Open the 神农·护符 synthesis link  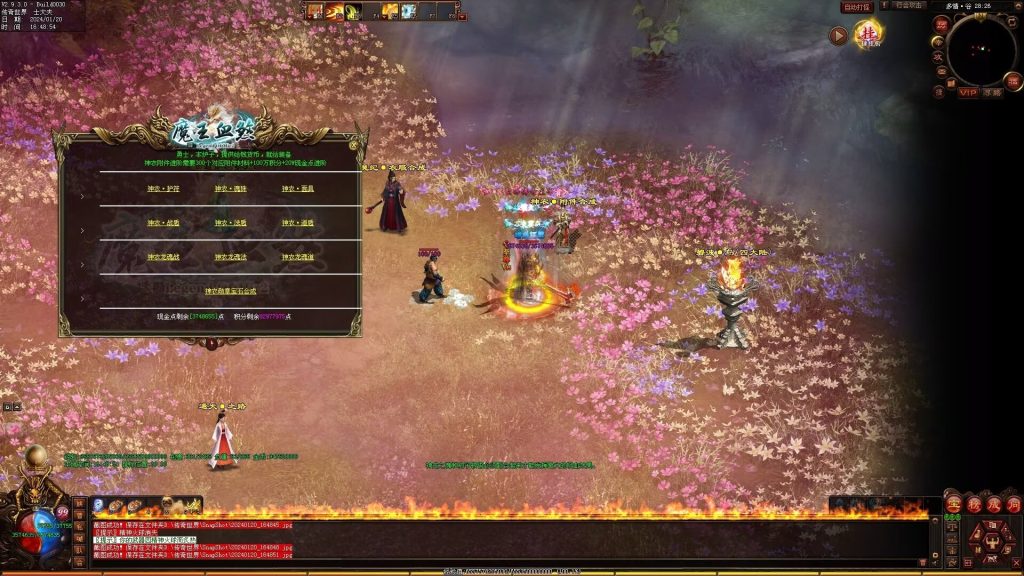pyautogui.click(x=162, y=188)
